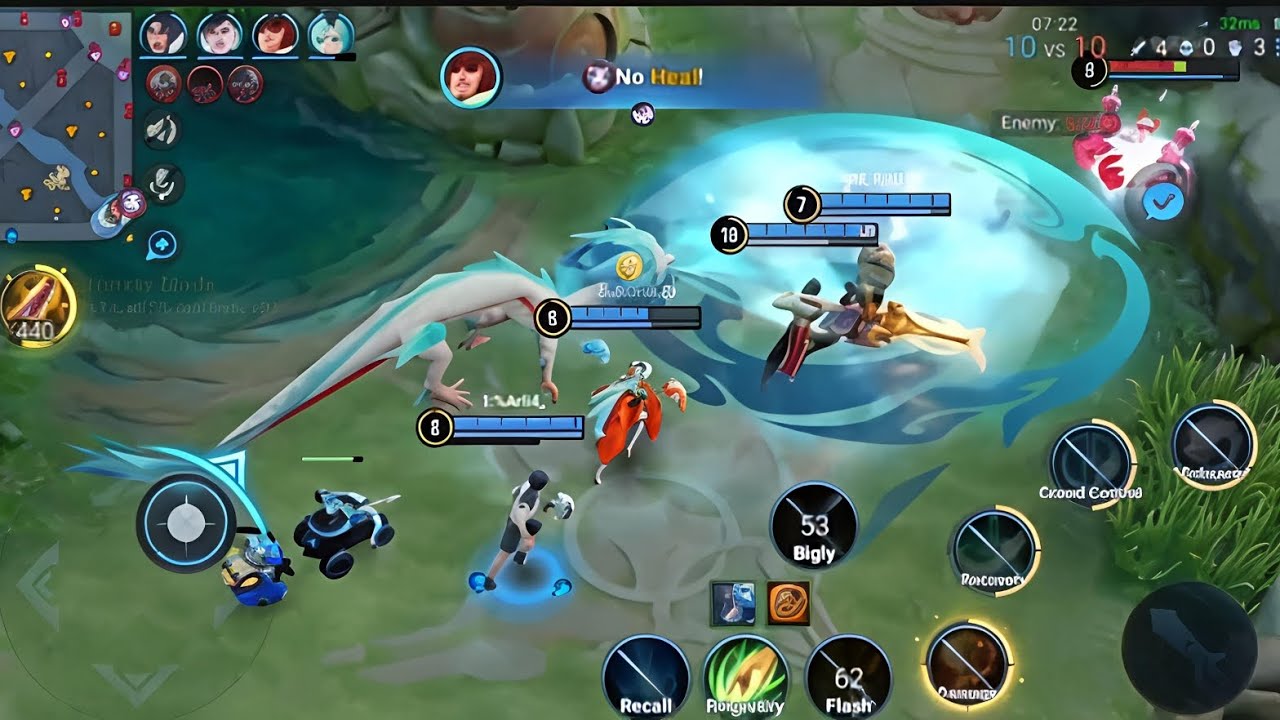This screenshot has width=1280, height=720.
Task: Toggle the microphone icon
Action: (162, 184)
